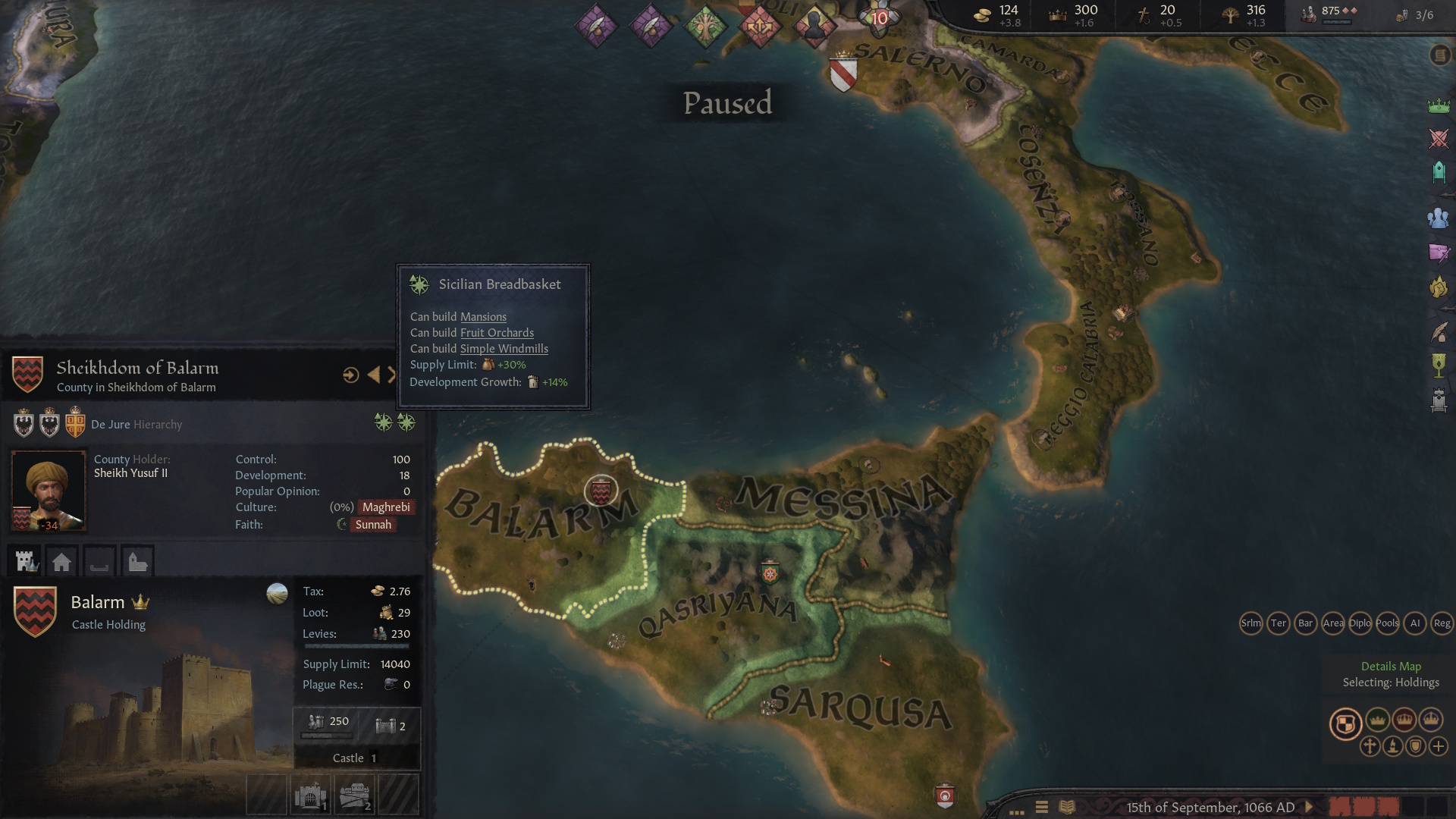Screen dimensions: 1456x819
Task: Go to previous county with left arrow
Action: coord(373,375)
